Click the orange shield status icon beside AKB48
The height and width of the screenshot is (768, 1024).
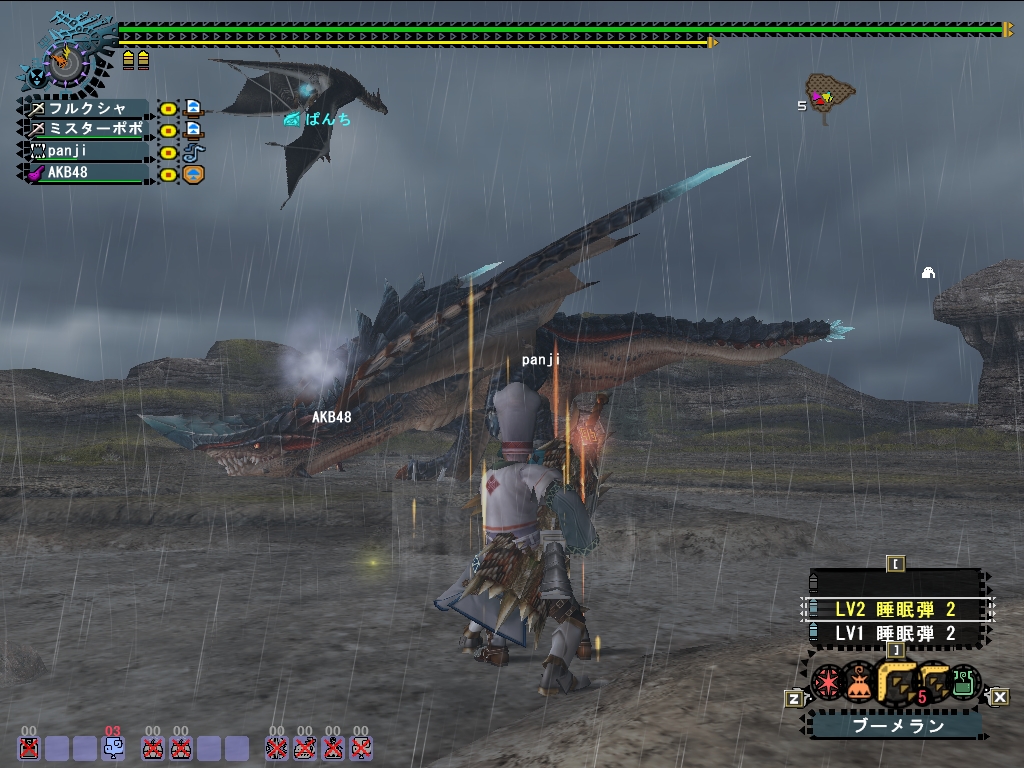coord(194,174)
